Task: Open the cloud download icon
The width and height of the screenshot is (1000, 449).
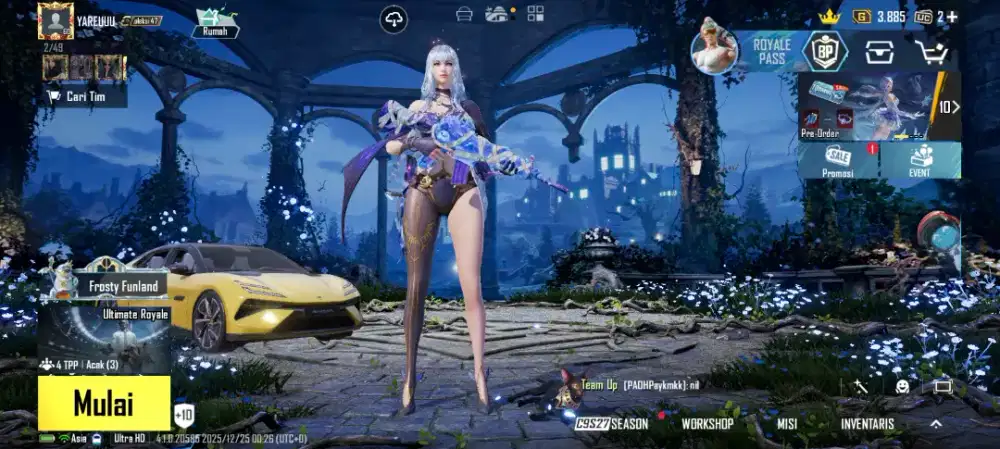Action: pyautogui.click(x=394, y=19)
